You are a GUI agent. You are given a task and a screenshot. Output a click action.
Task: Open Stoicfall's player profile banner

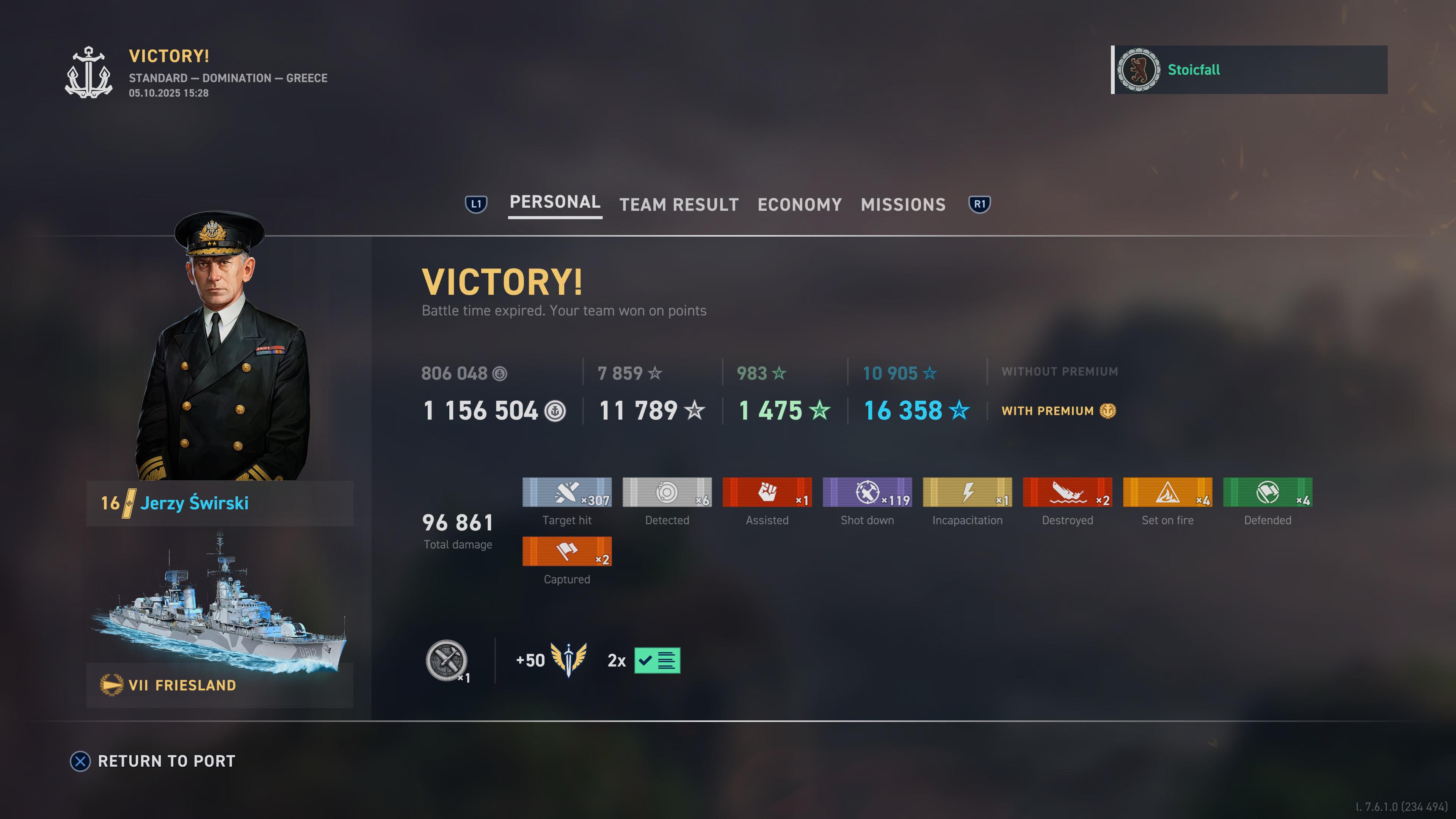tap(1249, 70)
